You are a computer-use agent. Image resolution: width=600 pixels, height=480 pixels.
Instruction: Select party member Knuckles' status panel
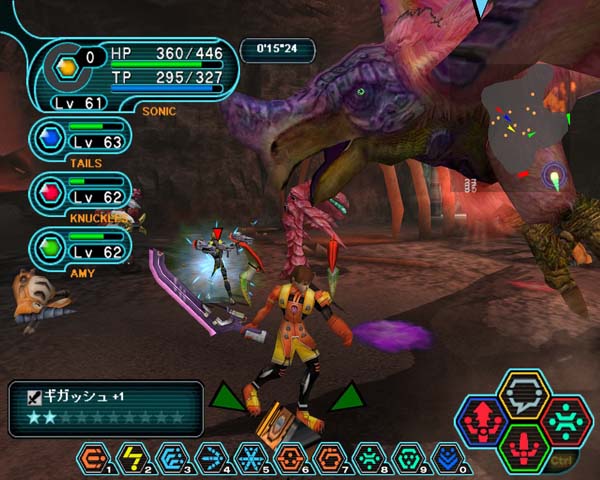80,192
